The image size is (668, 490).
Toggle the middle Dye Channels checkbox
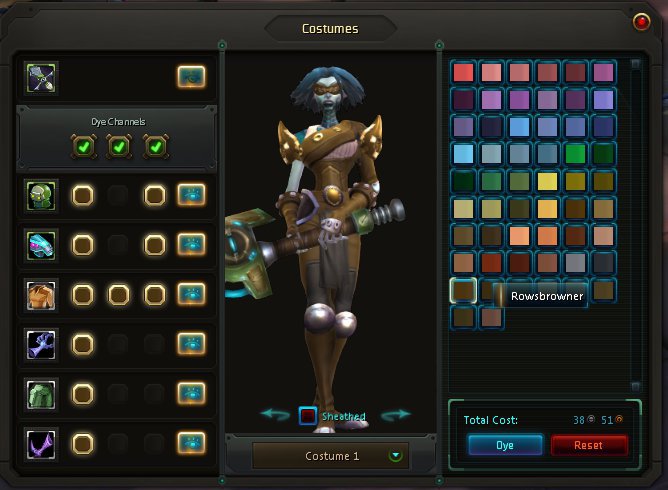(119, 147)
